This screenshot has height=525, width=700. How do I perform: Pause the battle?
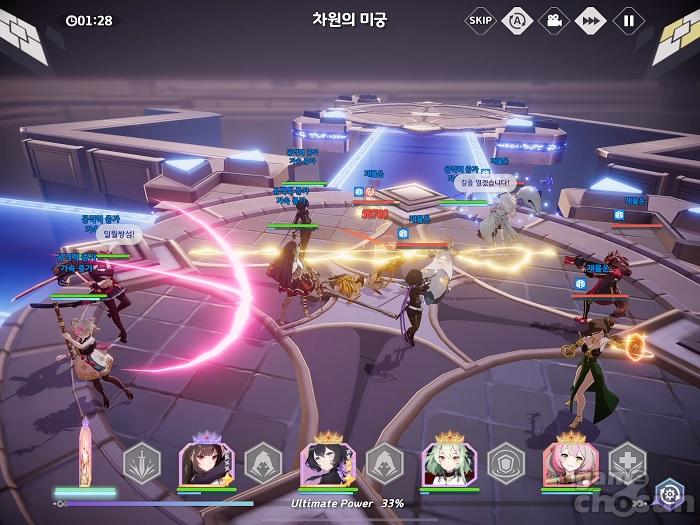[628, 19]
